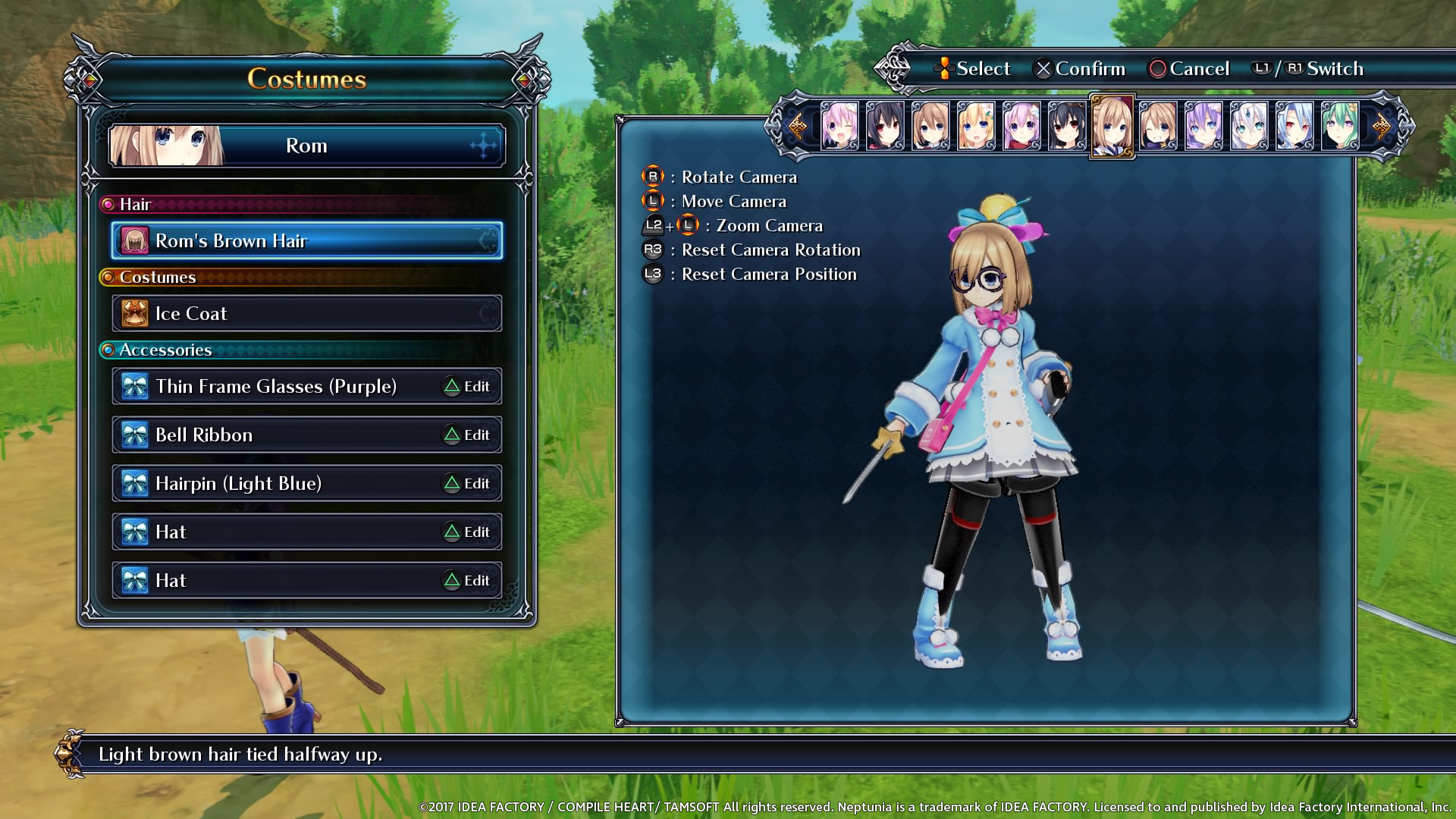
Task: Select the highlighted Rom portrait
Action: tap(1112, 126)
